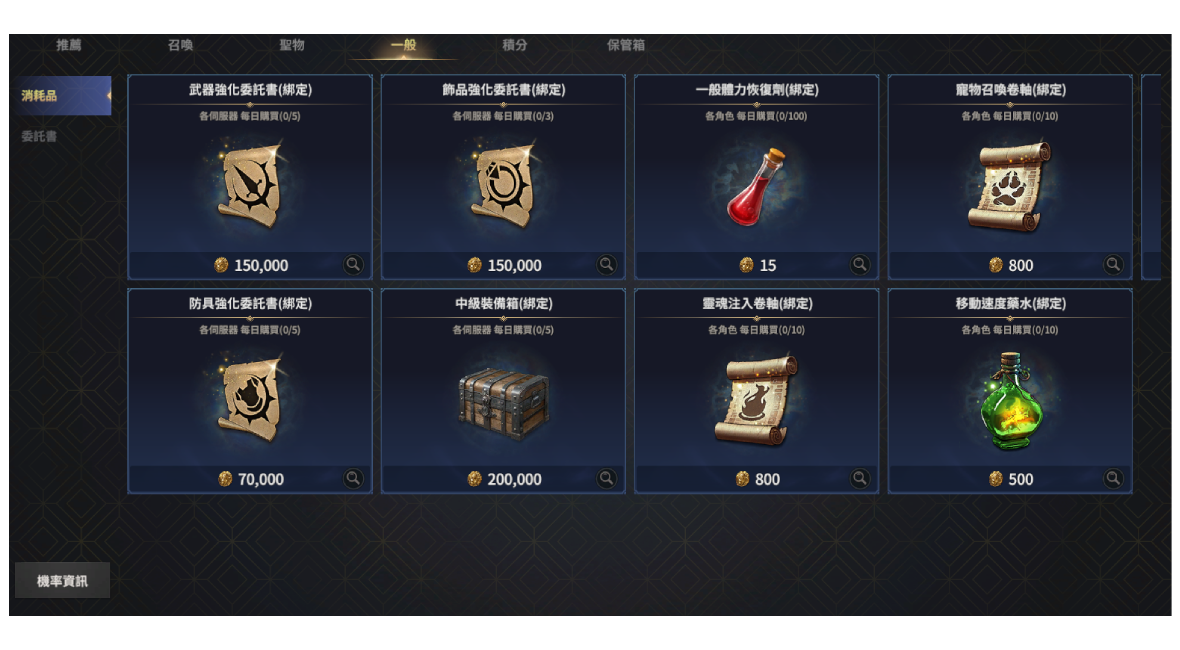Open the 召喚 tab
Image resolution: width=1180 pixels, height=650 pixels.
[181, 45]
